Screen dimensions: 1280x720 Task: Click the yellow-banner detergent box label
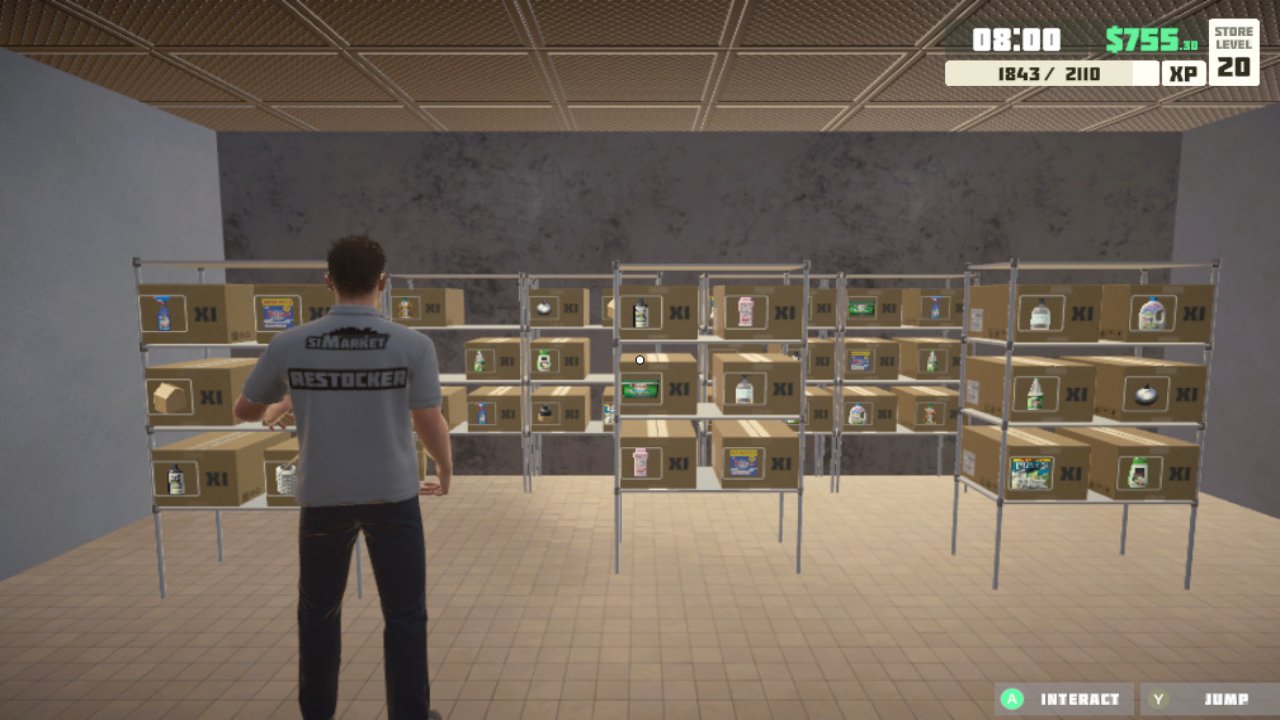click(743, 462)
